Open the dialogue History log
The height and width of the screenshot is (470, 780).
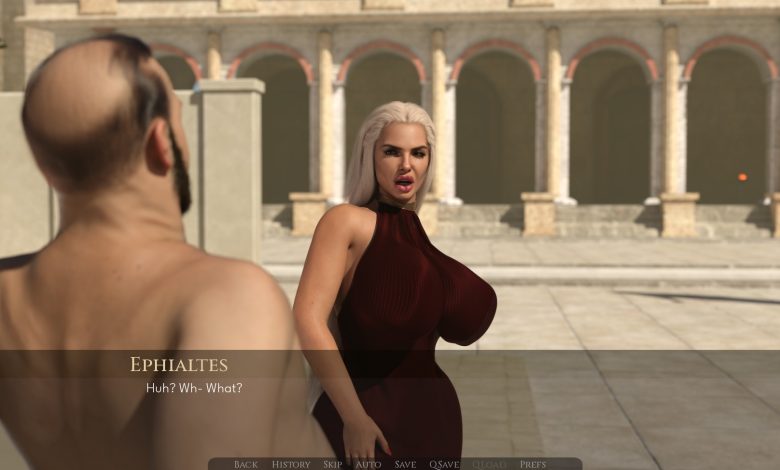[291, 464]
